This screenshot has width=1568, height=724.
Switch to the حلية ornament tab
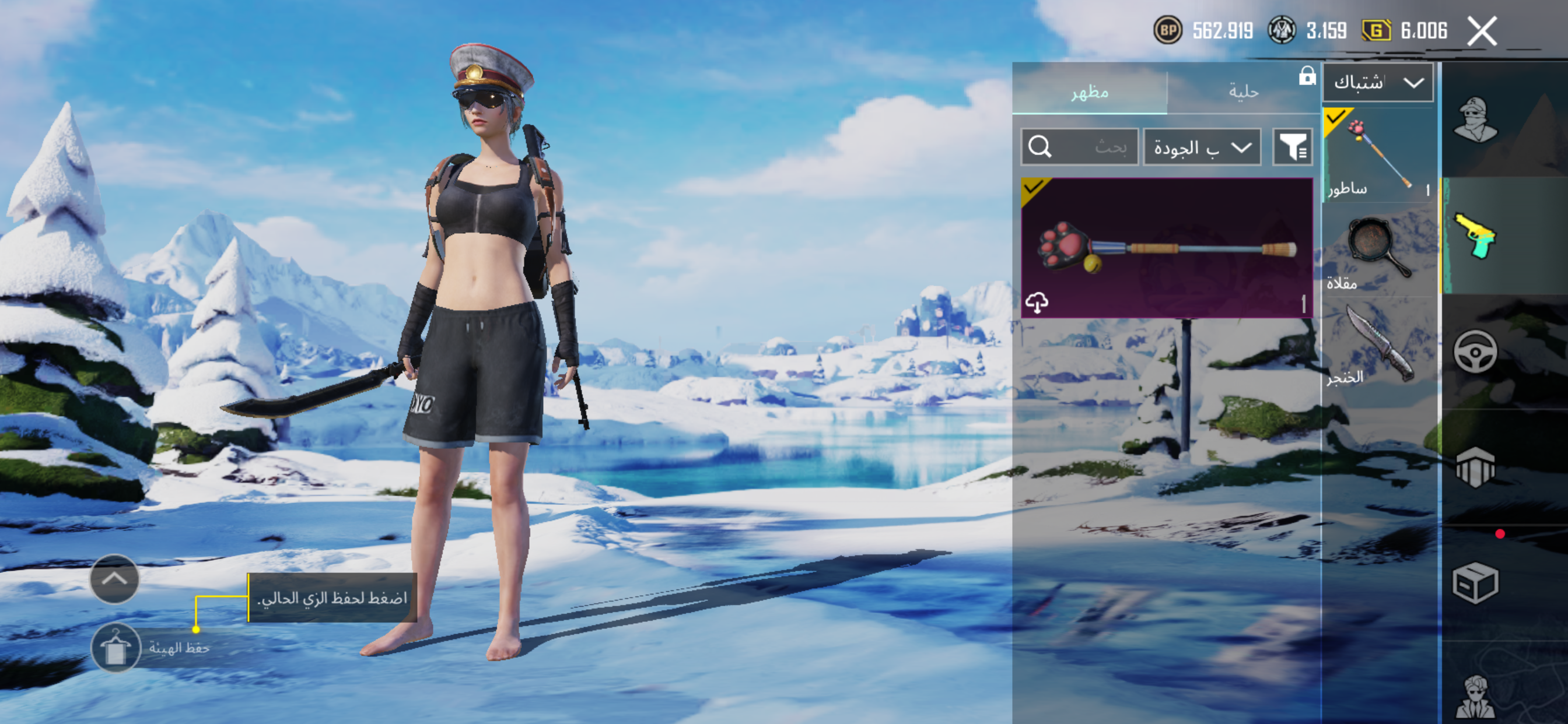[x=1242, y=92]
